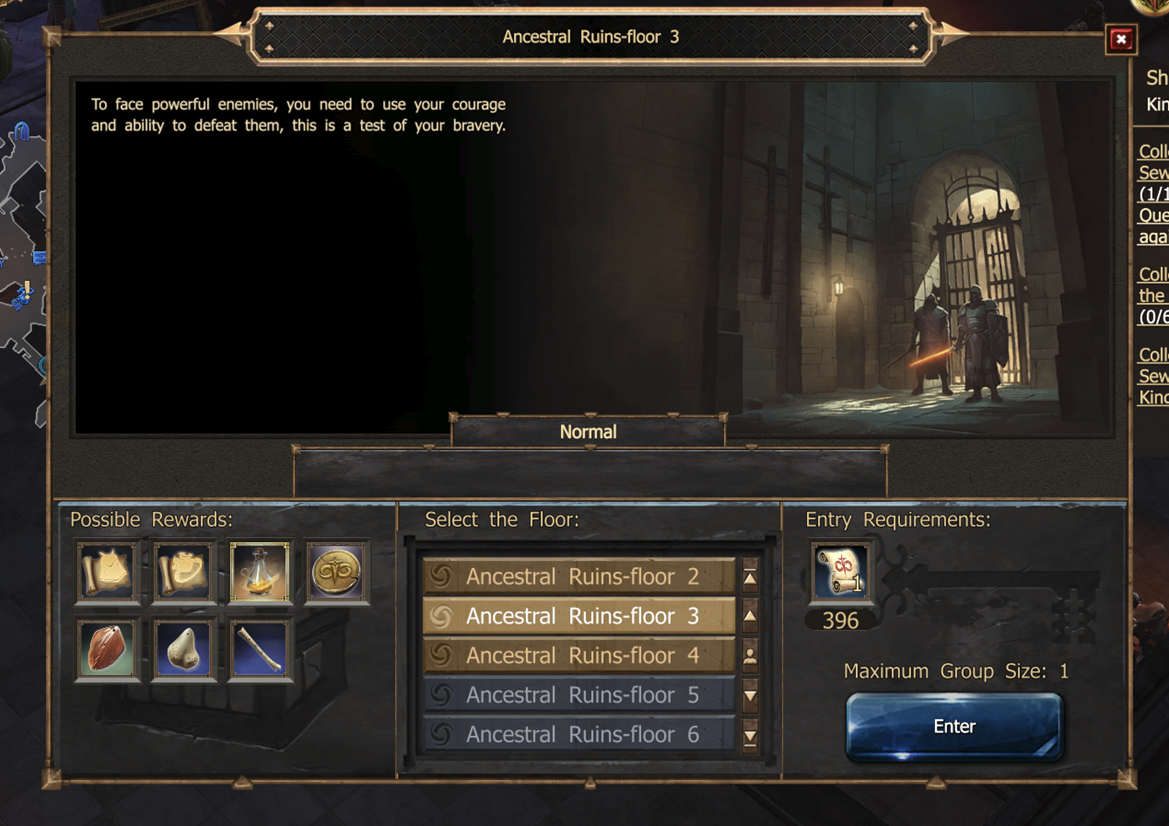The image size is (1169, 826).
Task: Jump to the bottom of the floor list
Action: pos(750,737)
